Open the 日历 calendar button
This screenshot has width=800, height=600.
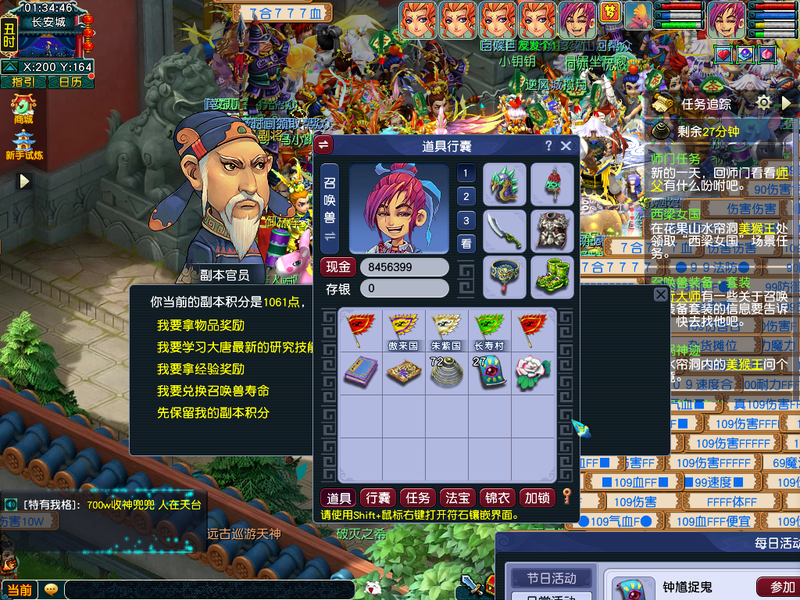pyautogui.click(x=70, y=82)
